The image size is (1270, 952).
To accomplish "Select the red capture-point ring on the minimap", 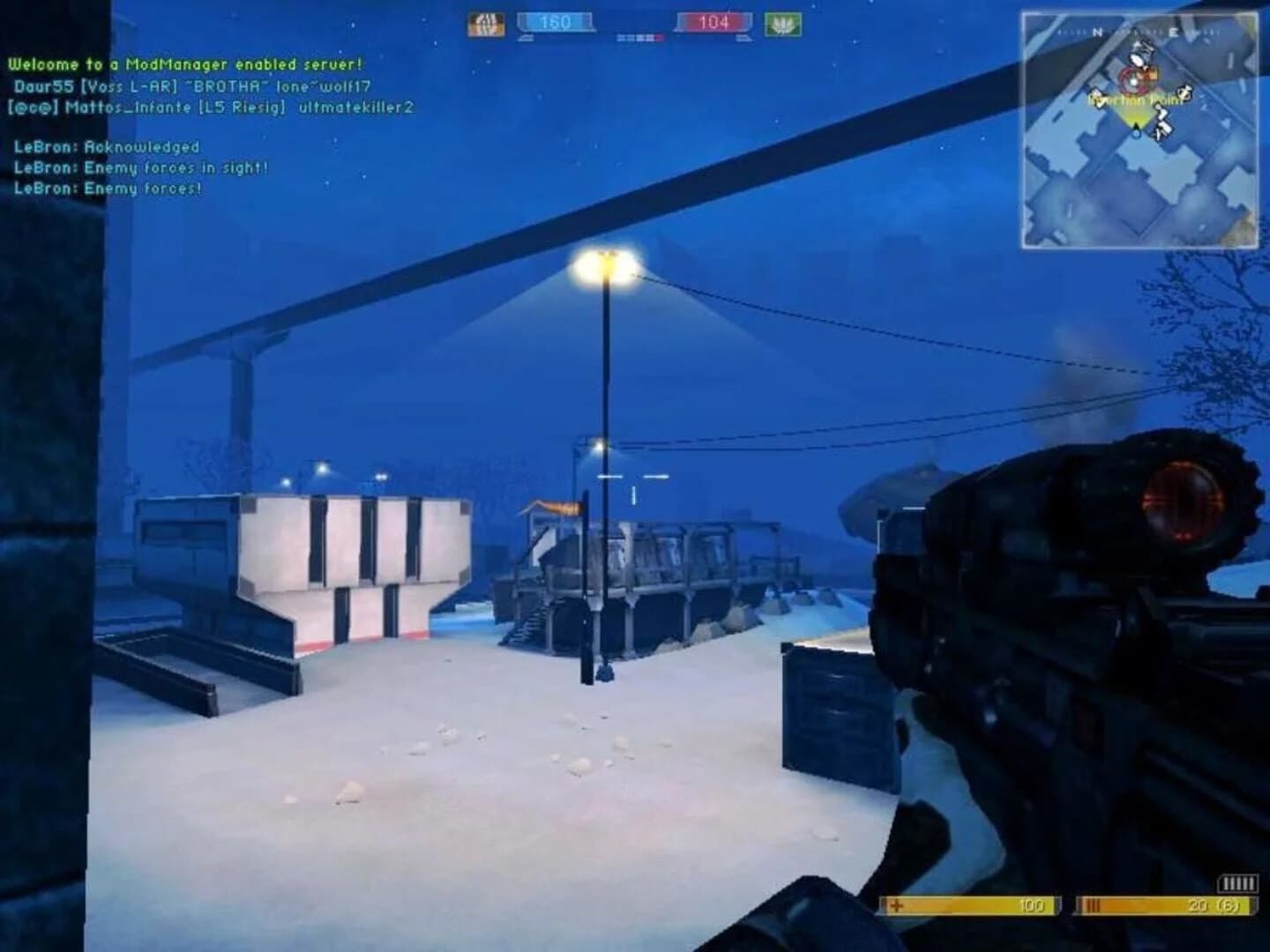I will click(x=1134, y=81).
